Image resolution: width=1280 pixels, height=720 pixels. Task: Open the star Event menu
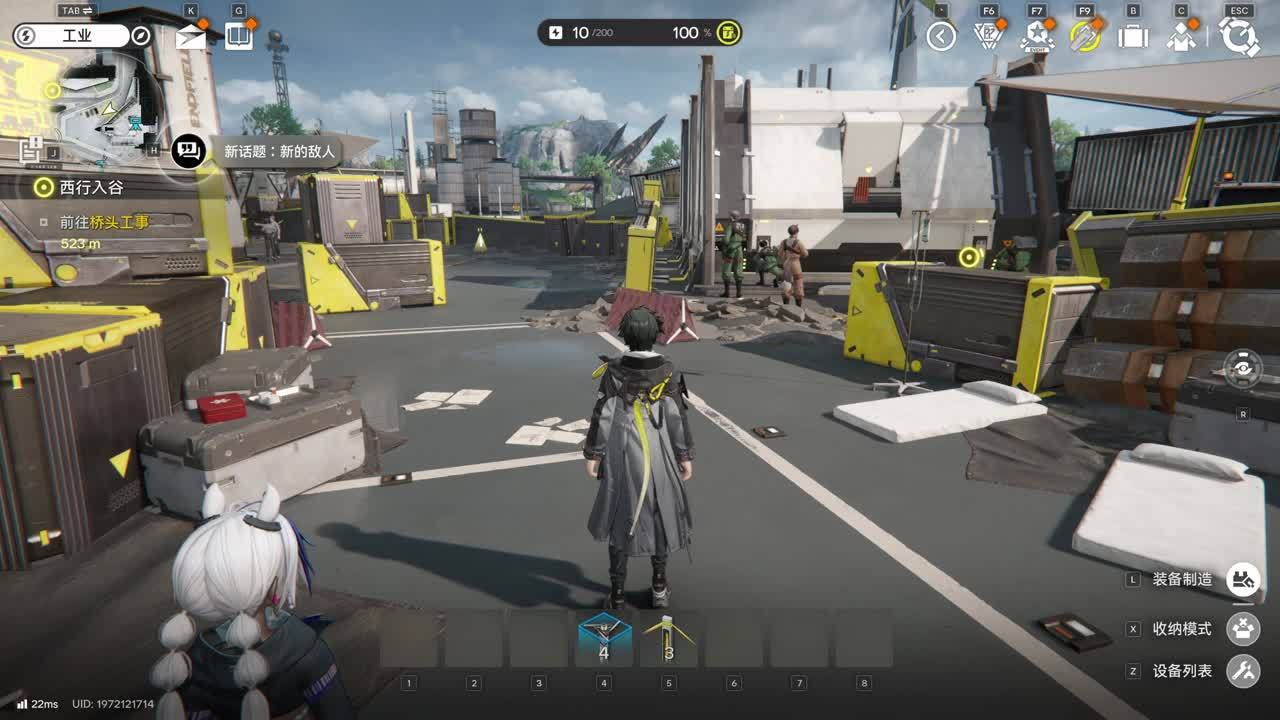coord(1036,37)
